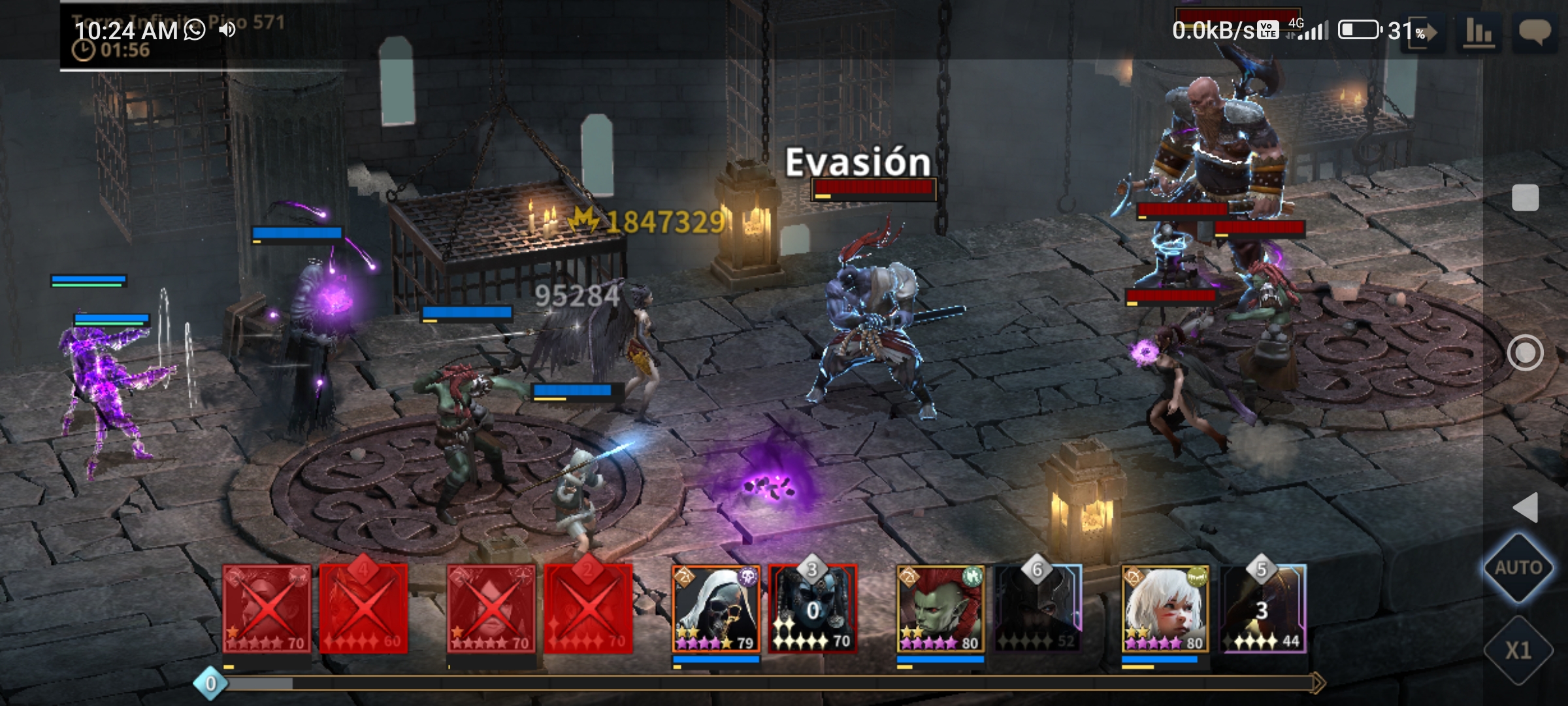Toggle the AUTO battle button

1518,567
